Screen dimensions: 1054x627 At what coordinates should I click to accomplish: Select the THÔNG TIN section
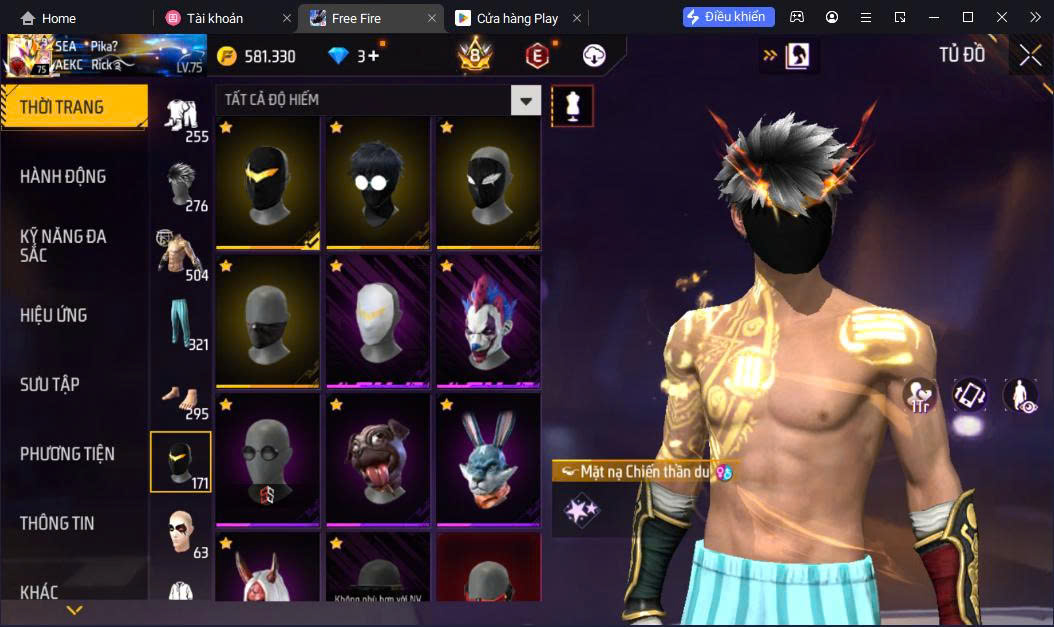tap(57, 523)
